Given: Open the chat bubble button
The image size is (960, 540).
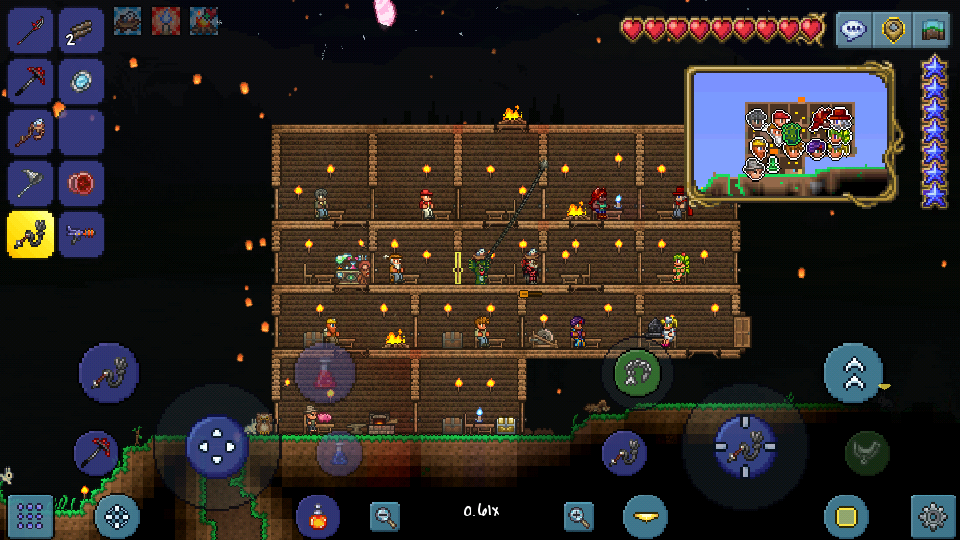Looking at the screenshot, I should tap(853, 29).
